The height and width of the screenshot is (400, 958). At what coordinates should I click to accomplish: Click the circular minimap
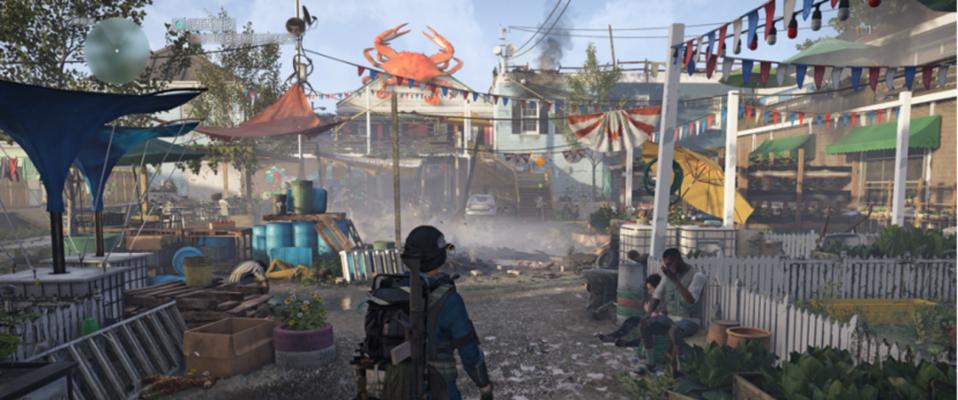tap(116, 50)
